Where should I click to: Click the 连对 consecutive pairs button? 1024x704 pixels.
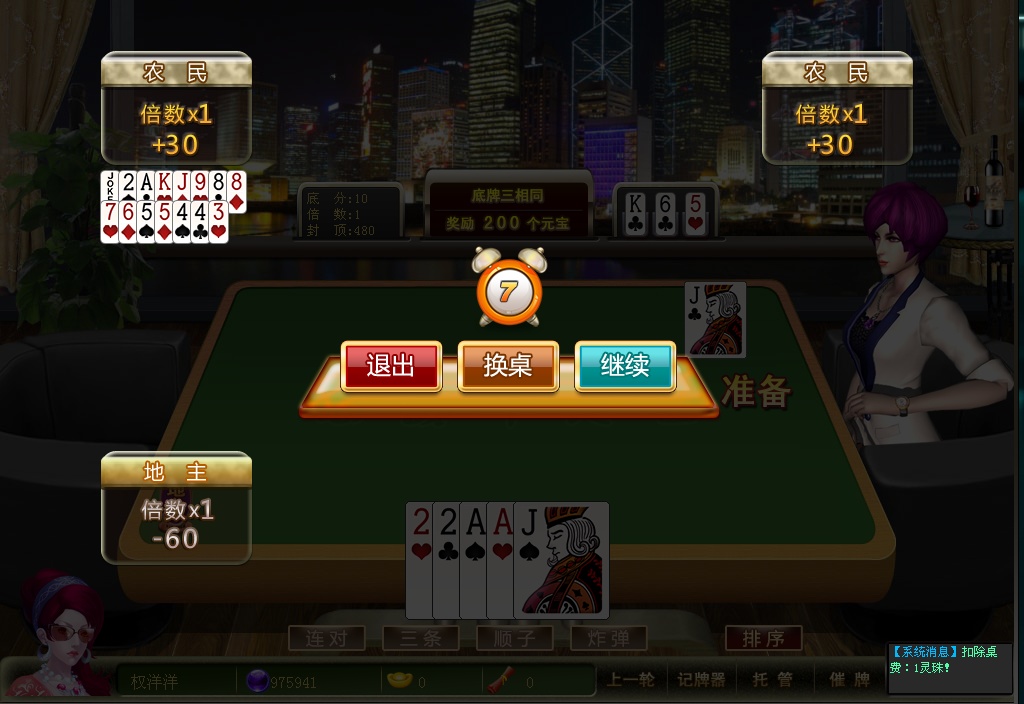pyautogui.click(x=326, y=638)
